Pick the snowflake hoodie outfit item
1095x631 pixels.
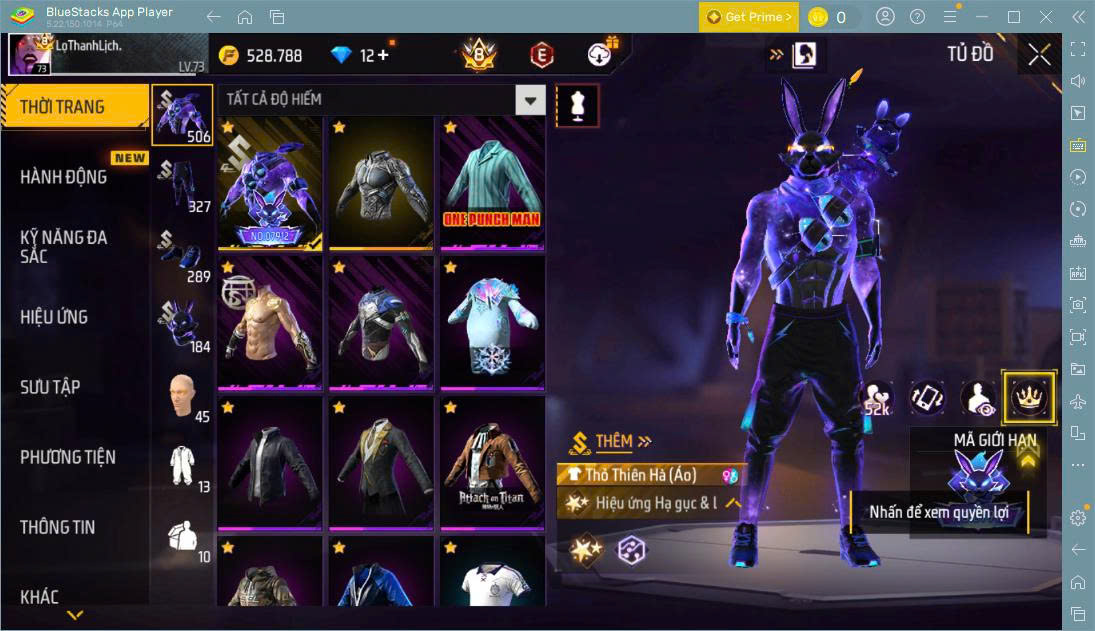(x=491, y=321)
